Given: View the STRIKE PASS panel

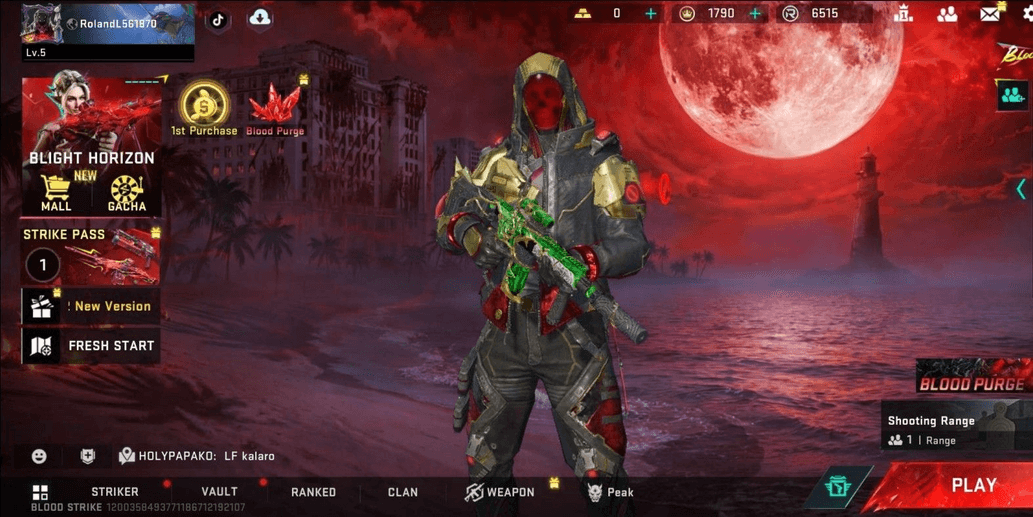Looking at the screenshot, I should coord(90,256).
